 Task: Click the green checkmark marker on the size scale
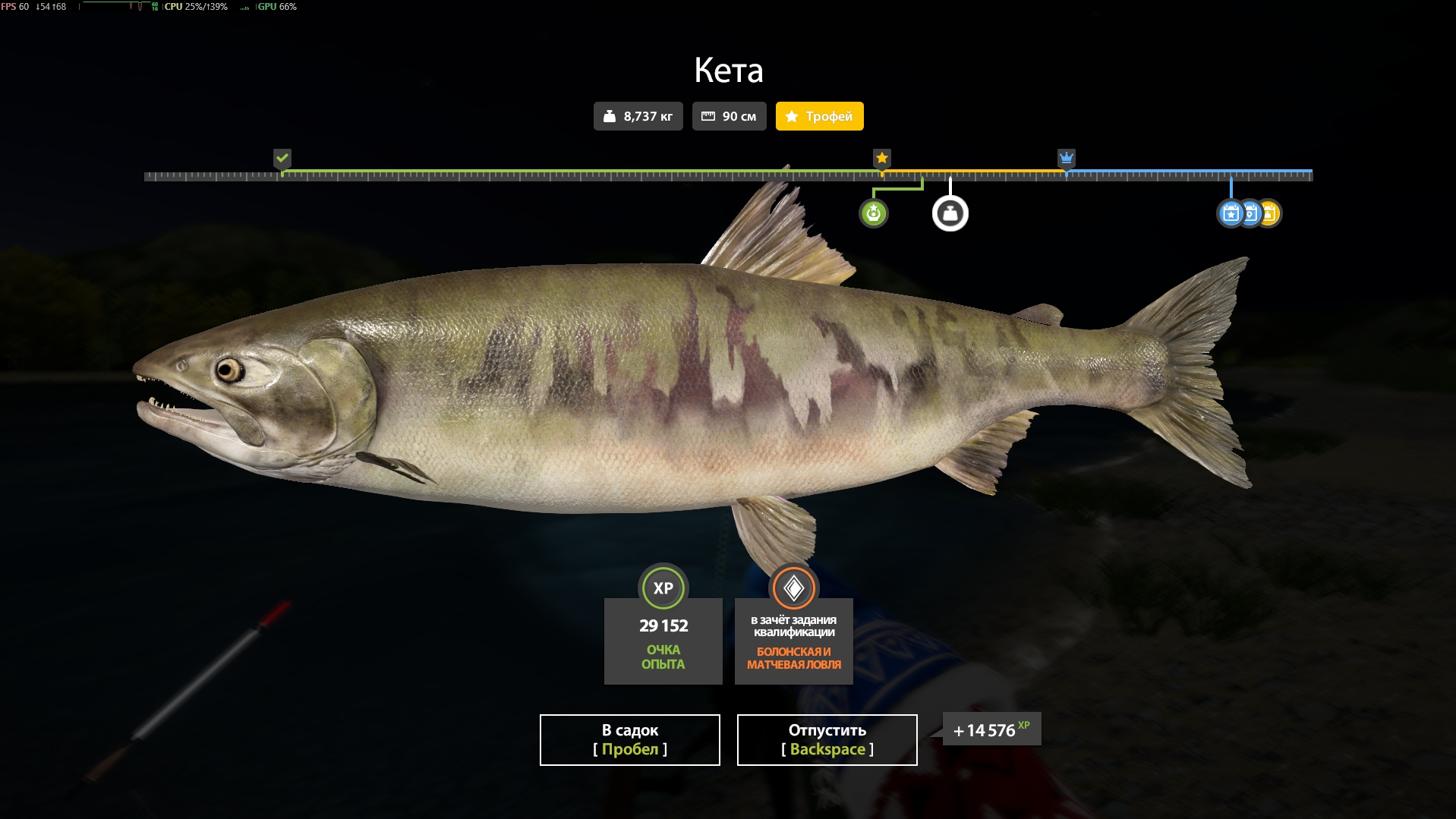click(282, 159)
